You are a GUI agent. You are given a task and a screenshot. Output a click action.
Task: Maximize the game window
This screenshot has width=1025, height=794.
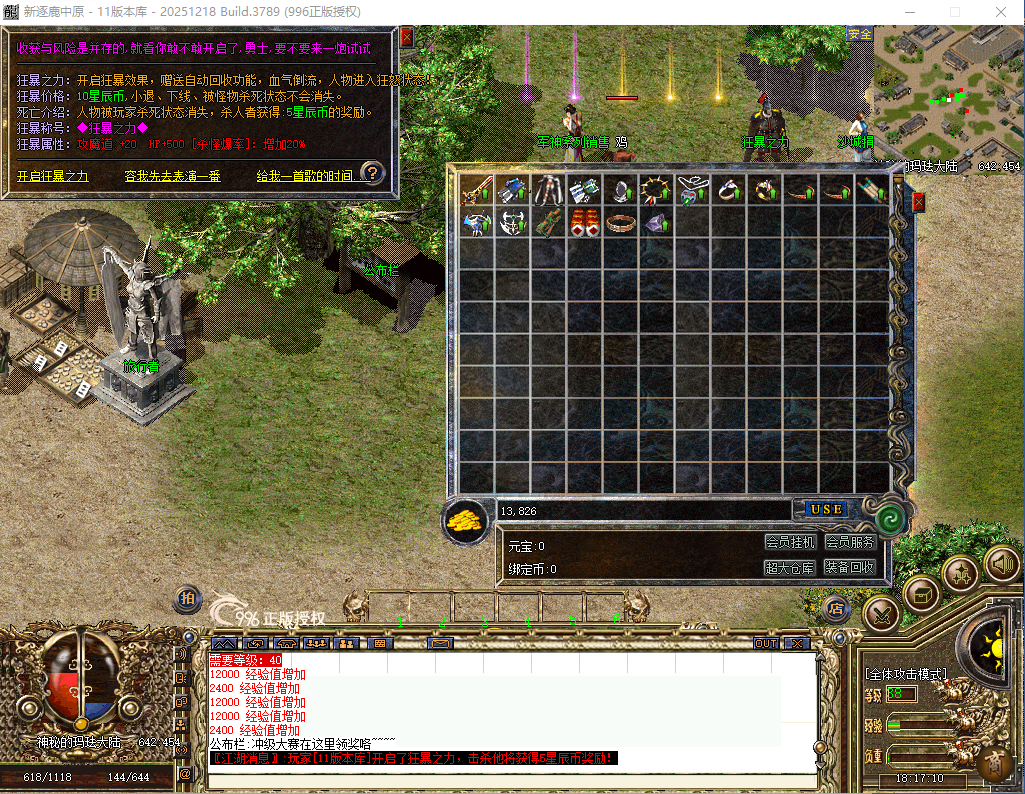pyautogui.click(x=954, y=11)
